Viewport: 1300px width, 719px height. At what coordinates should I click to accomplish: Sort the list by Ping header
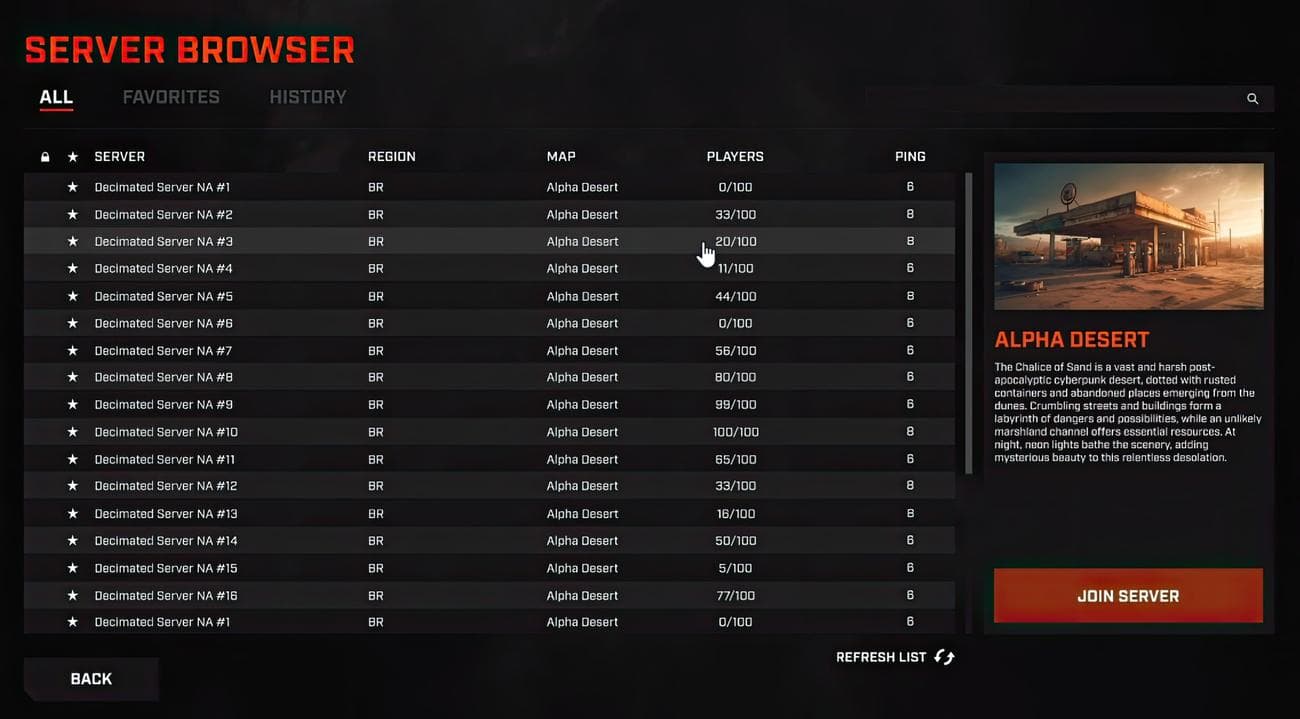tap(910, 157)
